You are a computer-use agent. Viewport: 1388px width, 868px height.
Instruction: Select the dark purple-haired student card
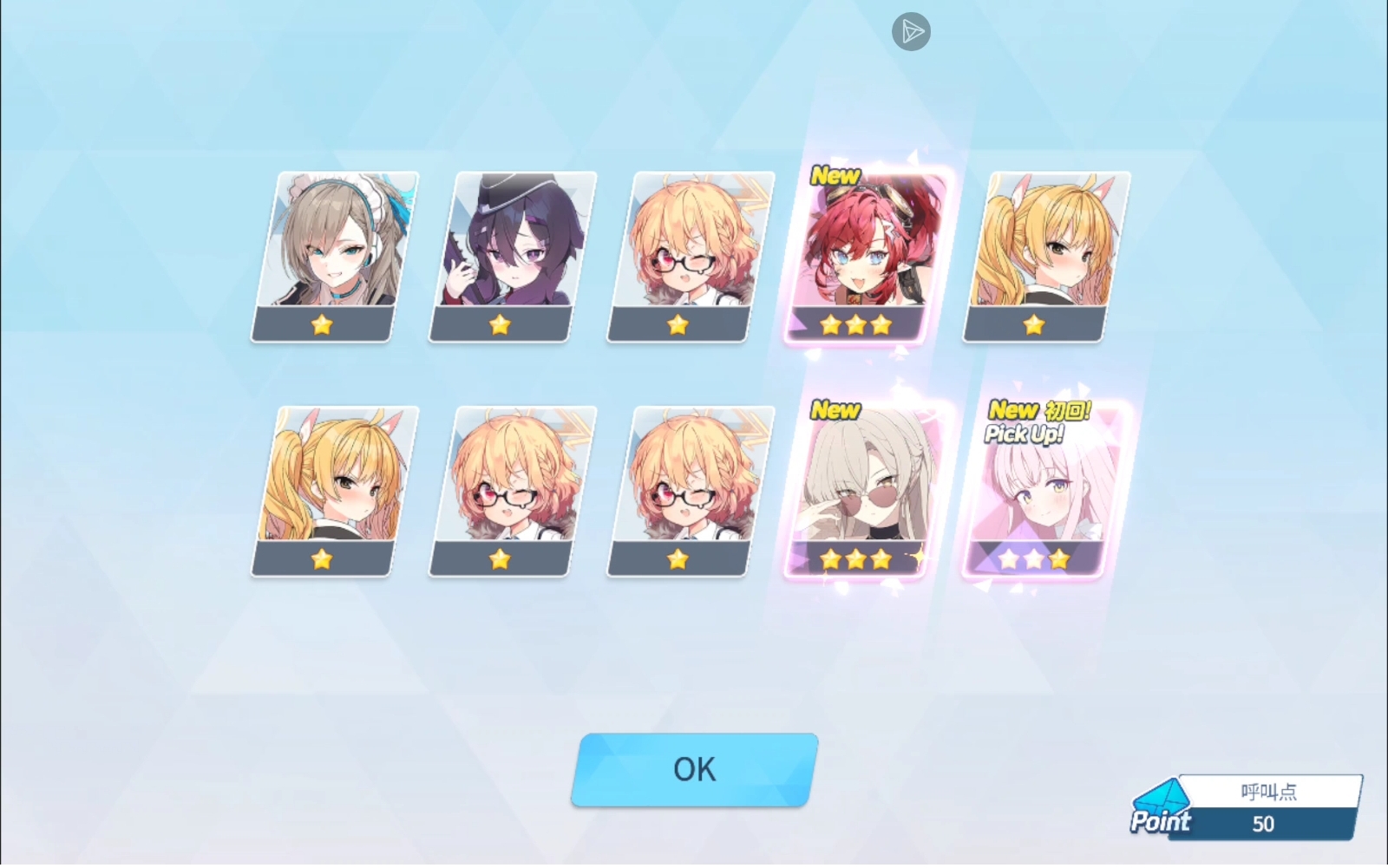(512, 256)
